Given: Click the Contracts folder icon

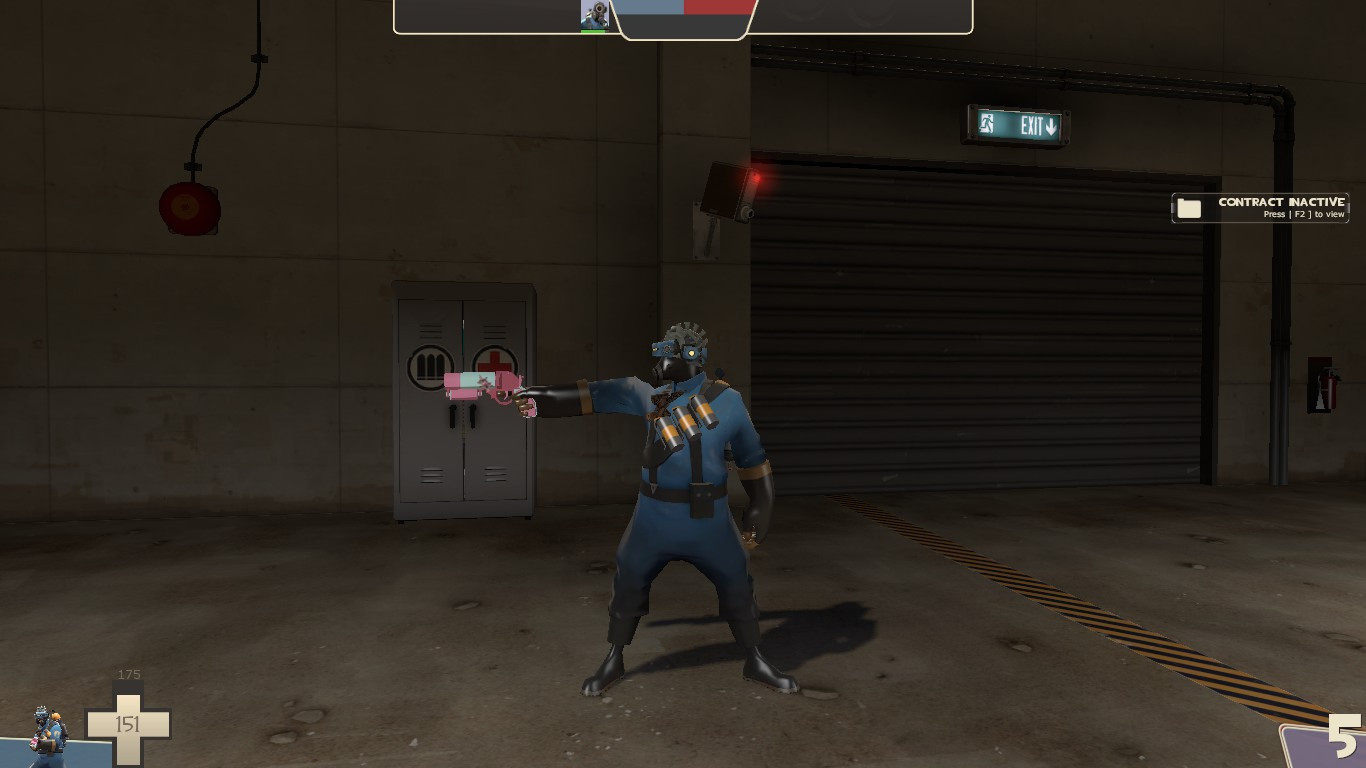Looking at the screenshot, I should tap(1189, 207).
